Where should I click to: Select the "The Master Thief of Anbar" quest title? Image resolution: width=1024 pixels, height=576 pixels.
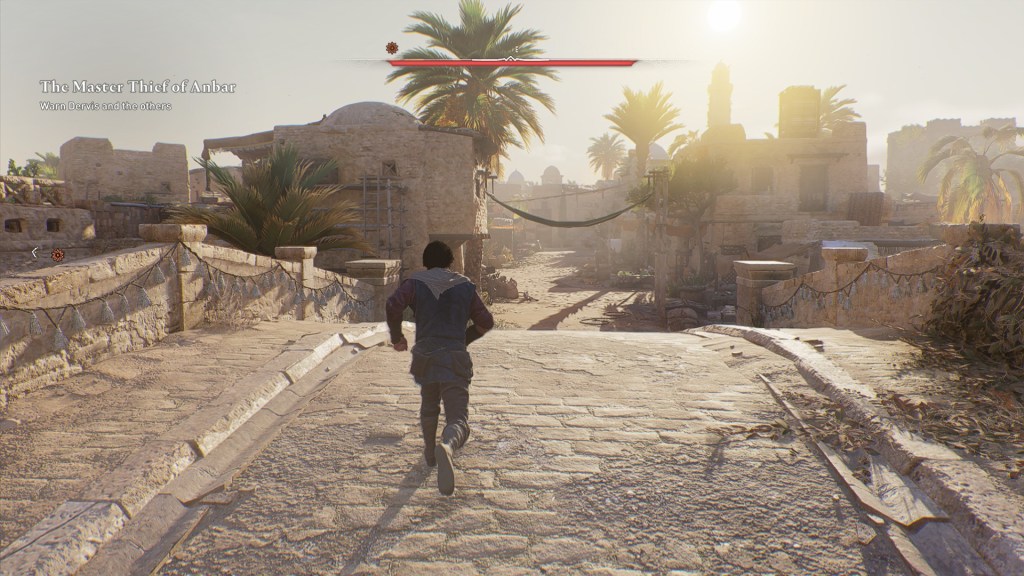138,87
